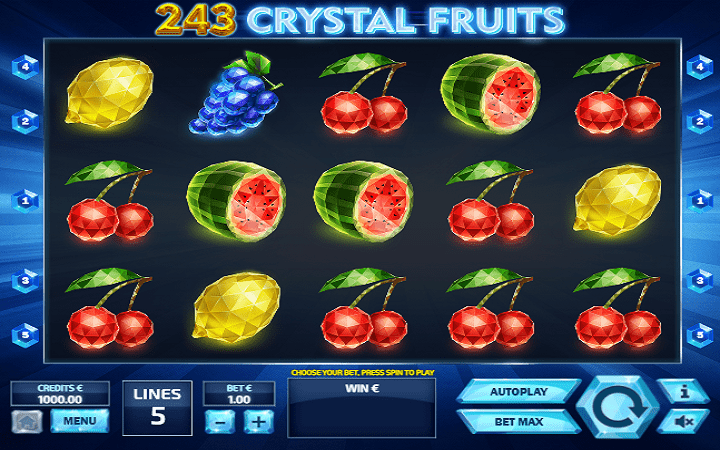720x450 pixels.
Task: Open the info paytable button
Action: point(686,392)
